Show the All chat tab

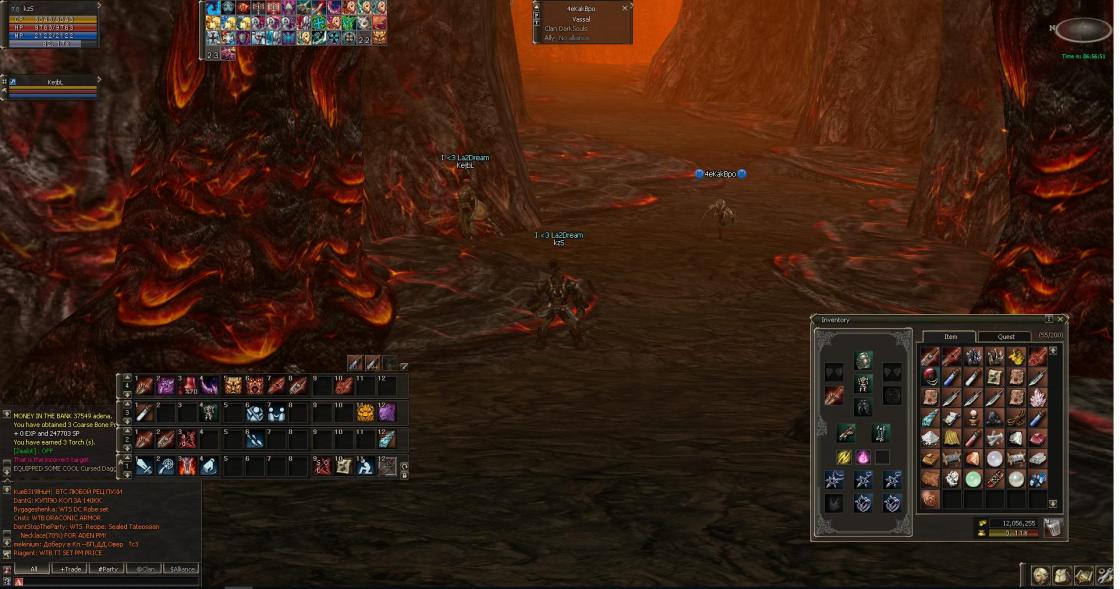(33, 569)
